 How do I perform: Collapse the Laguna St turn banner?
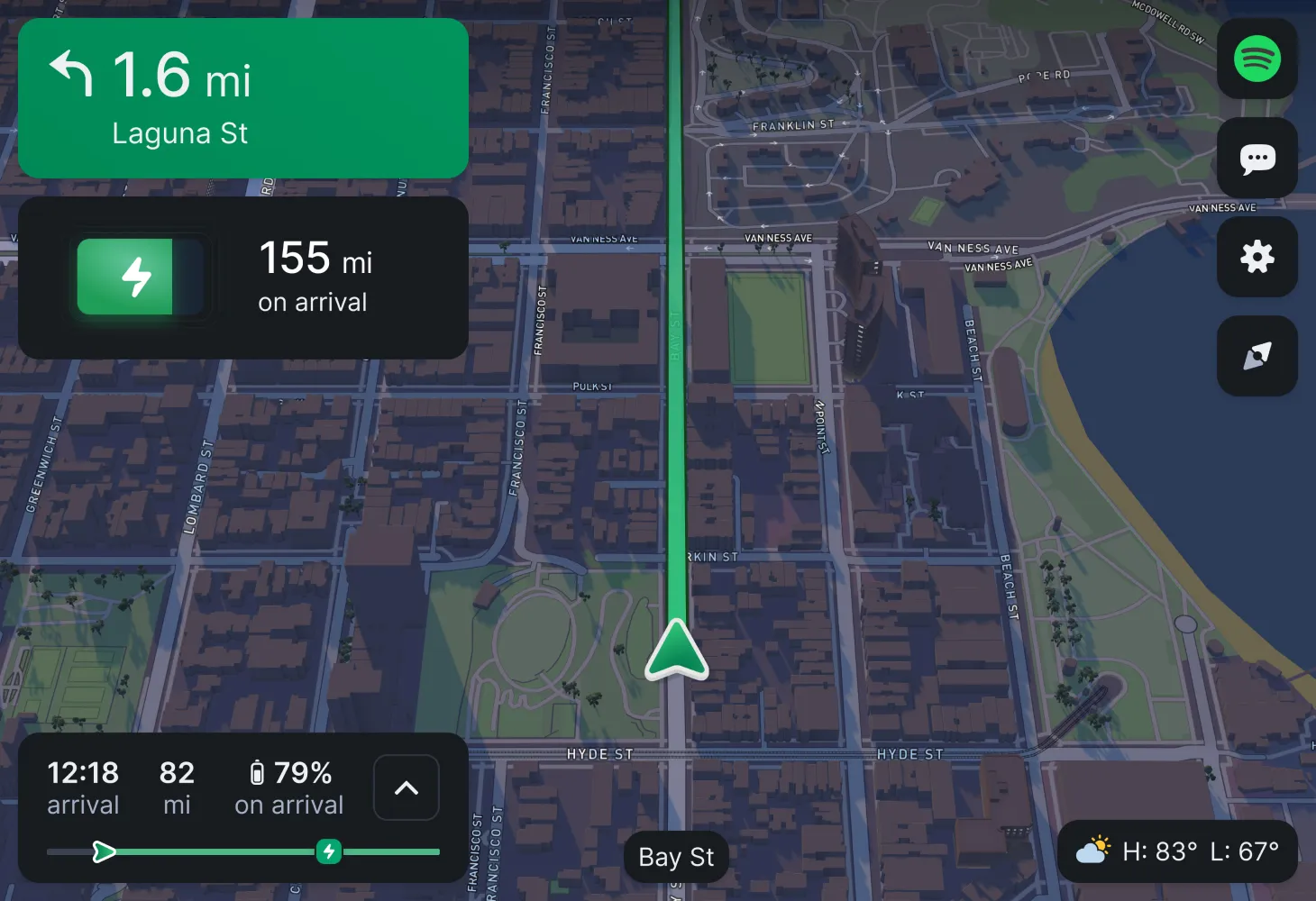coord(243,99)
